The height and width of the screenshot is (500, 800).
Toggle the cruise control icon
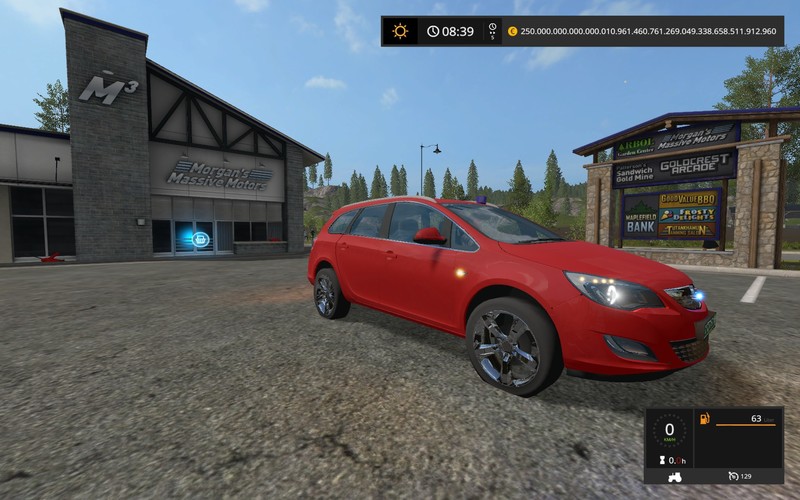[x=733, y=475]
